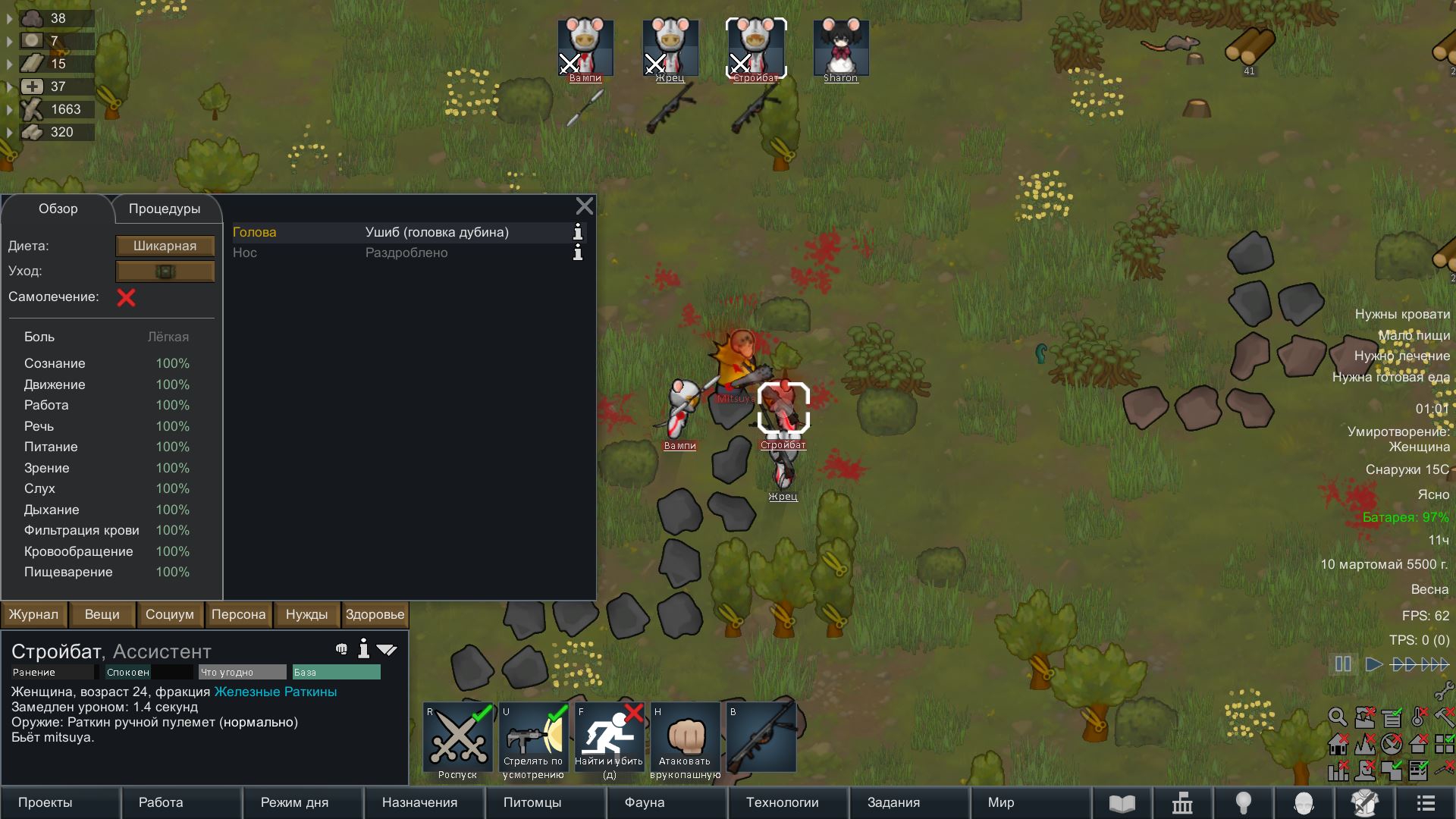Open the Работа work menu

[x=161, y=802]
